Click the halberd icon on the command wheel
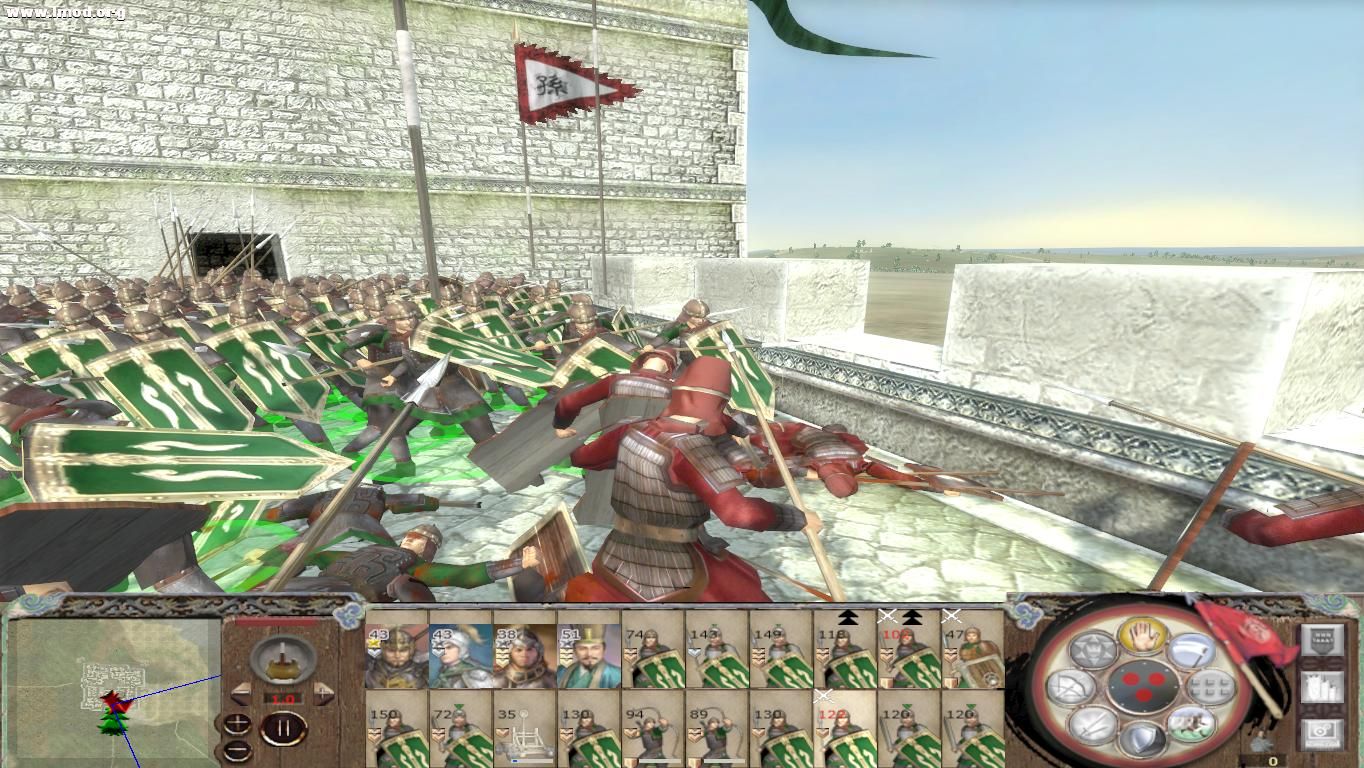1364x768 pixels. 1192,650
